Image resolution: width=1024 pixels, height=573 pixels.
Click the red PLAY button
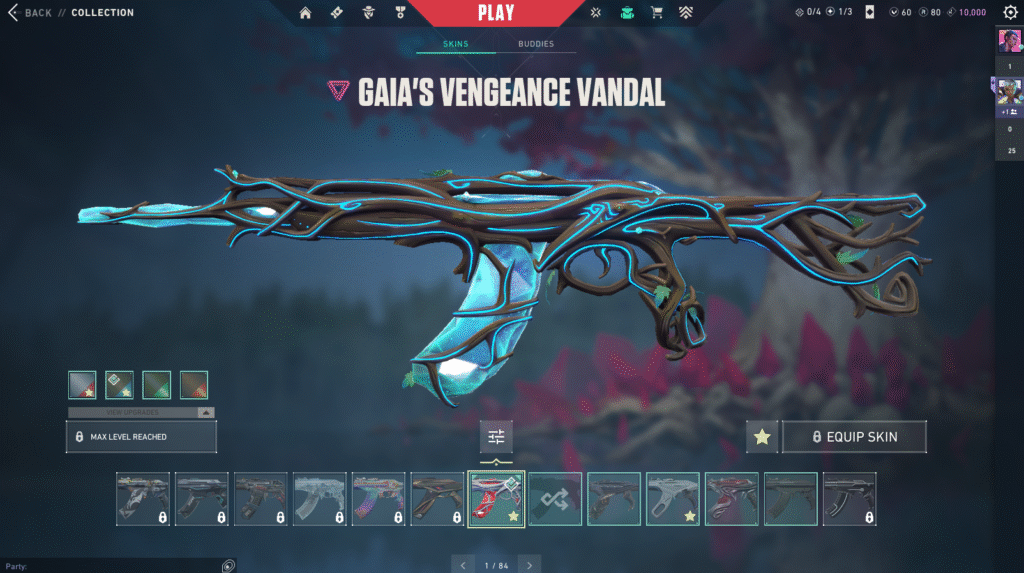click(x=496, y=13)
